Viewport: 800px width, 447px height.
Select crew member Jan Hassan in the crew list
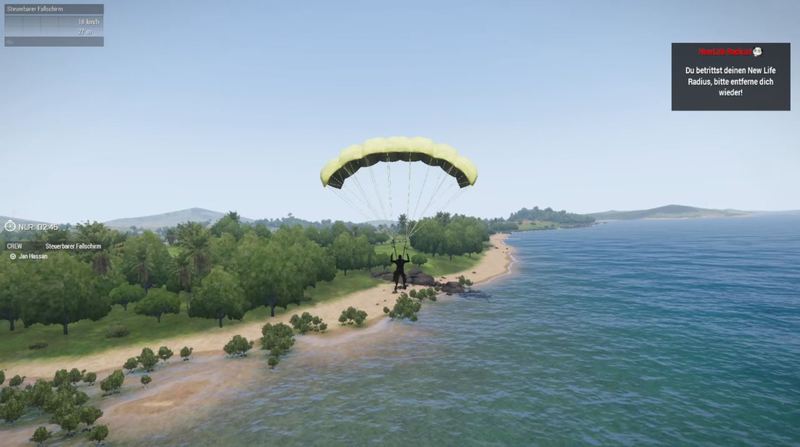(33, 256)
